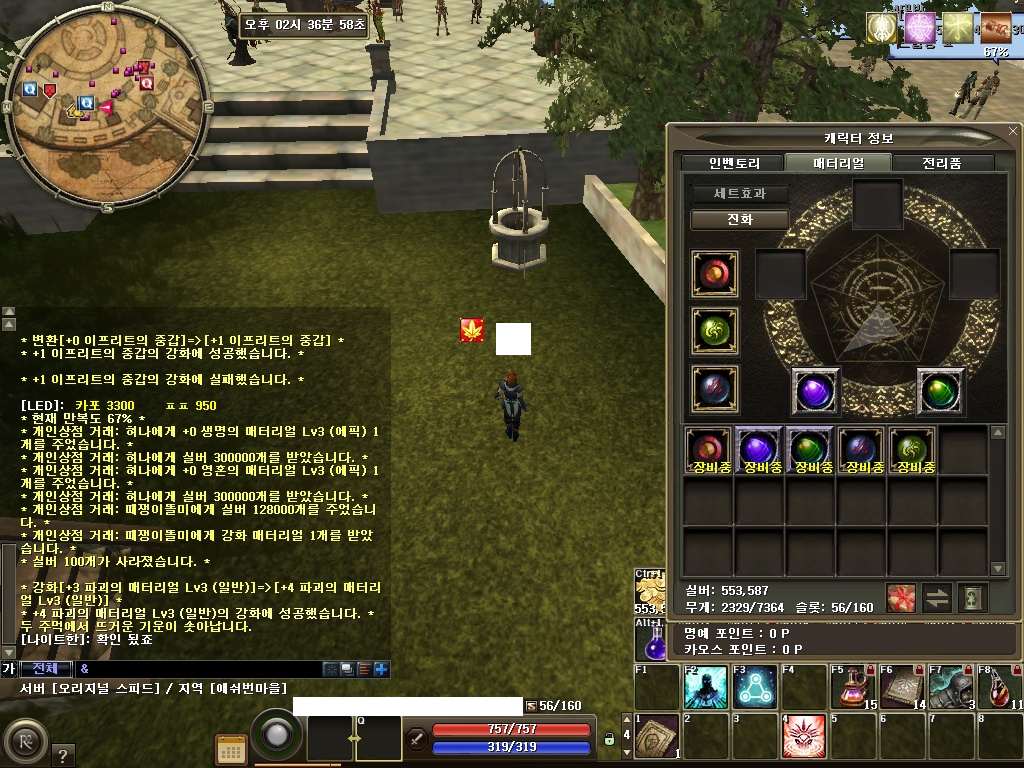Select the purple orb in the pentagon socket
Screen dimensions: 1024x768
pyautogui.click(x=815, y=391)
